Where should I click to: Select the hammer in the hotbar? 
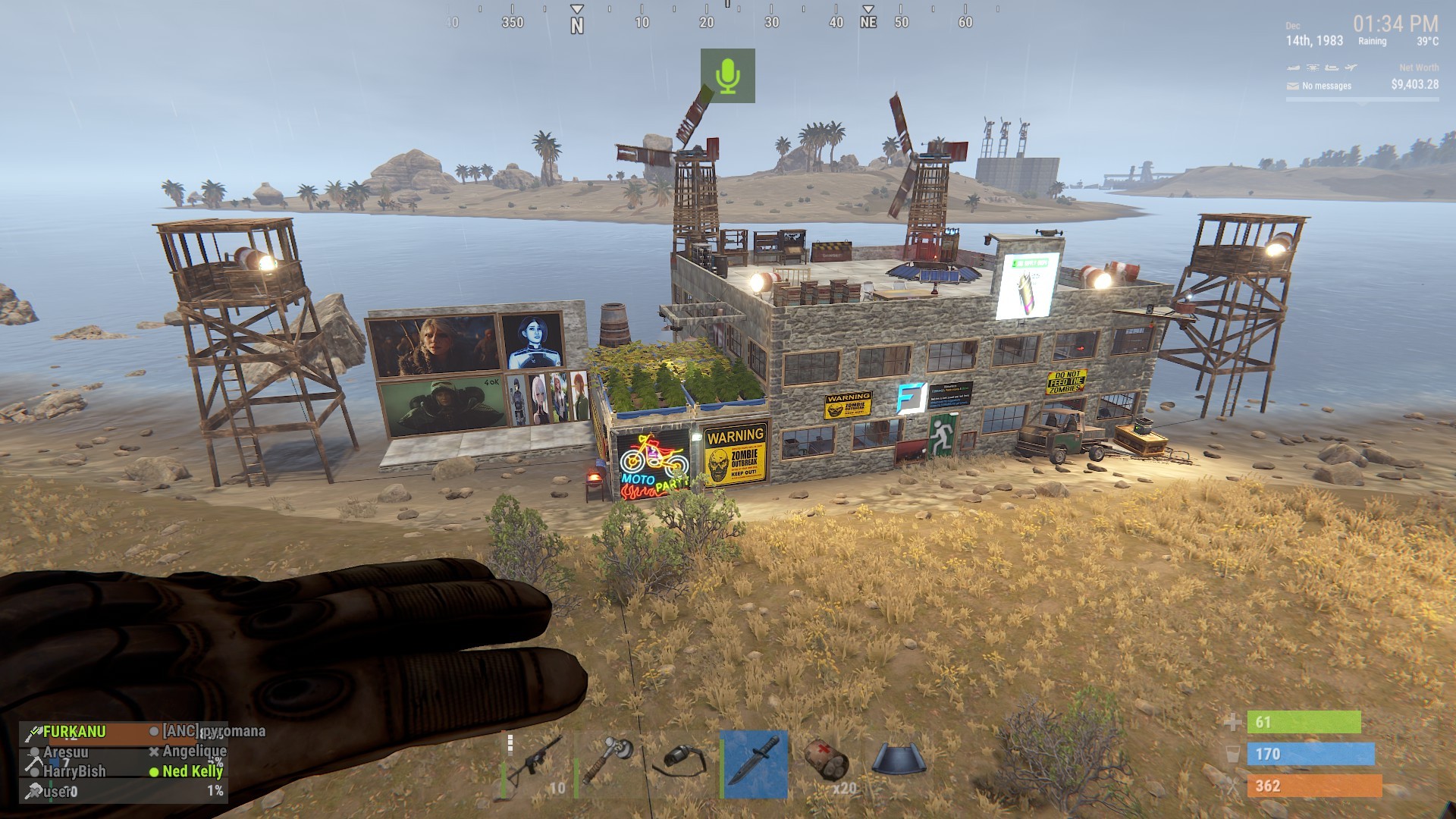[x=607, y=764]
